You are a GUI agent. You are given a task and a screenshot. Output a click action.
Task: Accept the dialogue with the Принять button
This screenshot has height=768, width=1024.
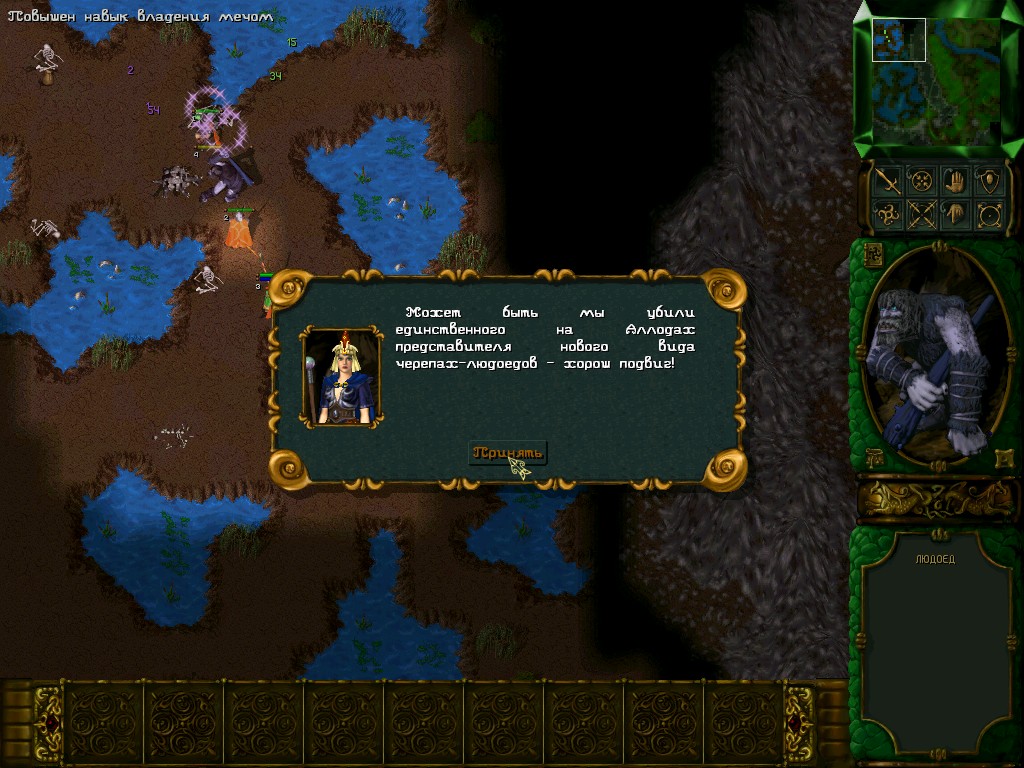point(509,453)
